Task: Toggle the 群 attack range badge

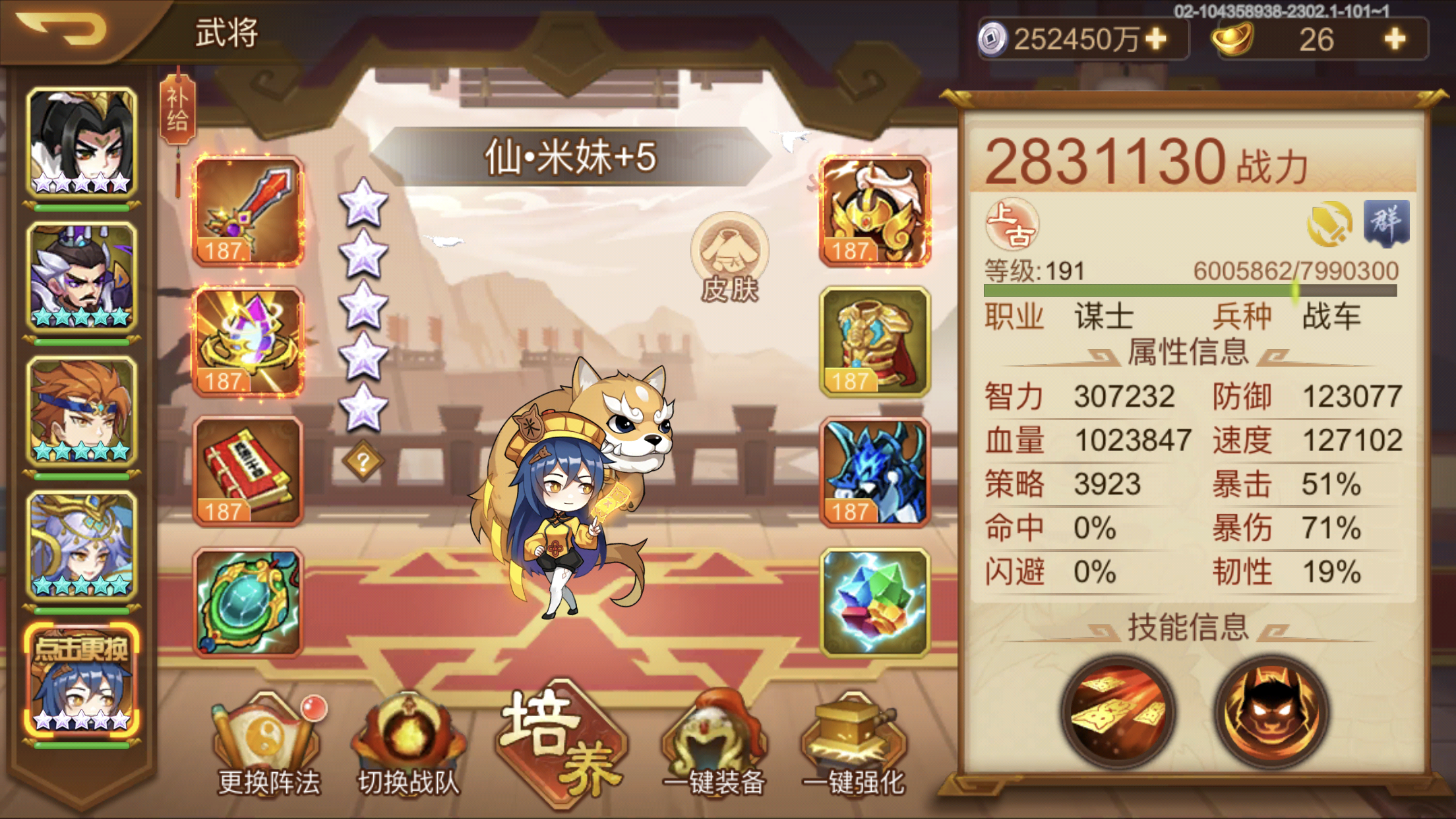Action: tap(1388, 222)
